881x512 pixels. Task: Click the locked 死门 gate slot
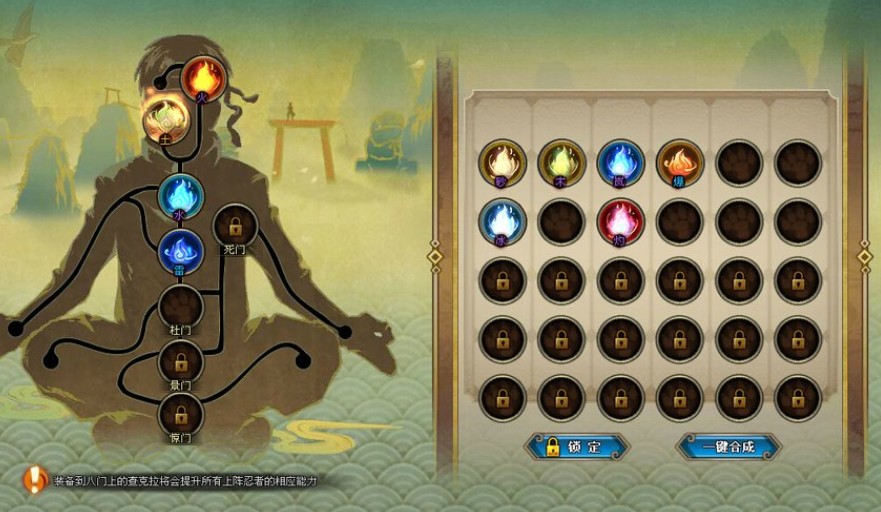click(235, 226)
